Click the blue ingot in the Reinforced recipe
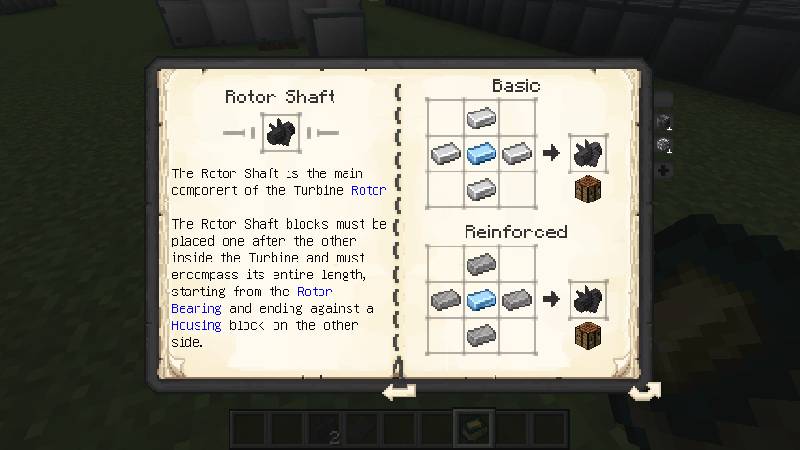 tap(481, 298)
